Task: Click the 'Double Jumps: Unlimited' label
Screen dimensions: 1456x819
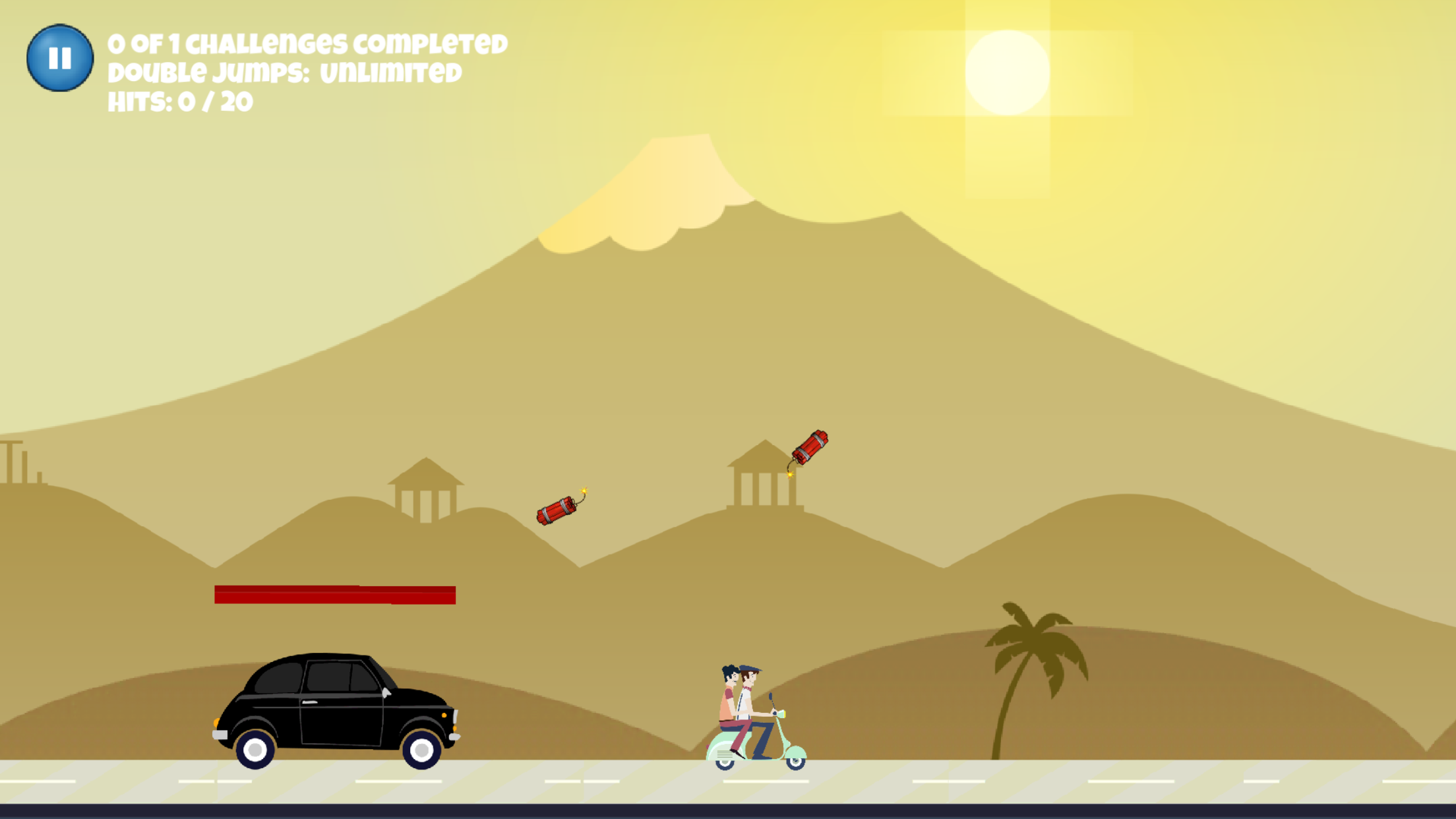Action: pos(285,71)
